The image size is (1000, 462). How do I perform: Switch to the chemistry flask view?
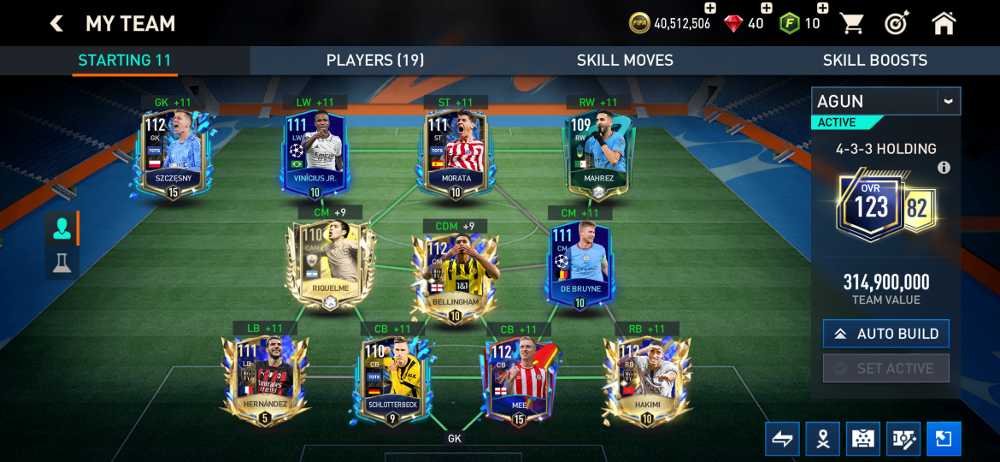pyautogui.click(x=62, y=262)
